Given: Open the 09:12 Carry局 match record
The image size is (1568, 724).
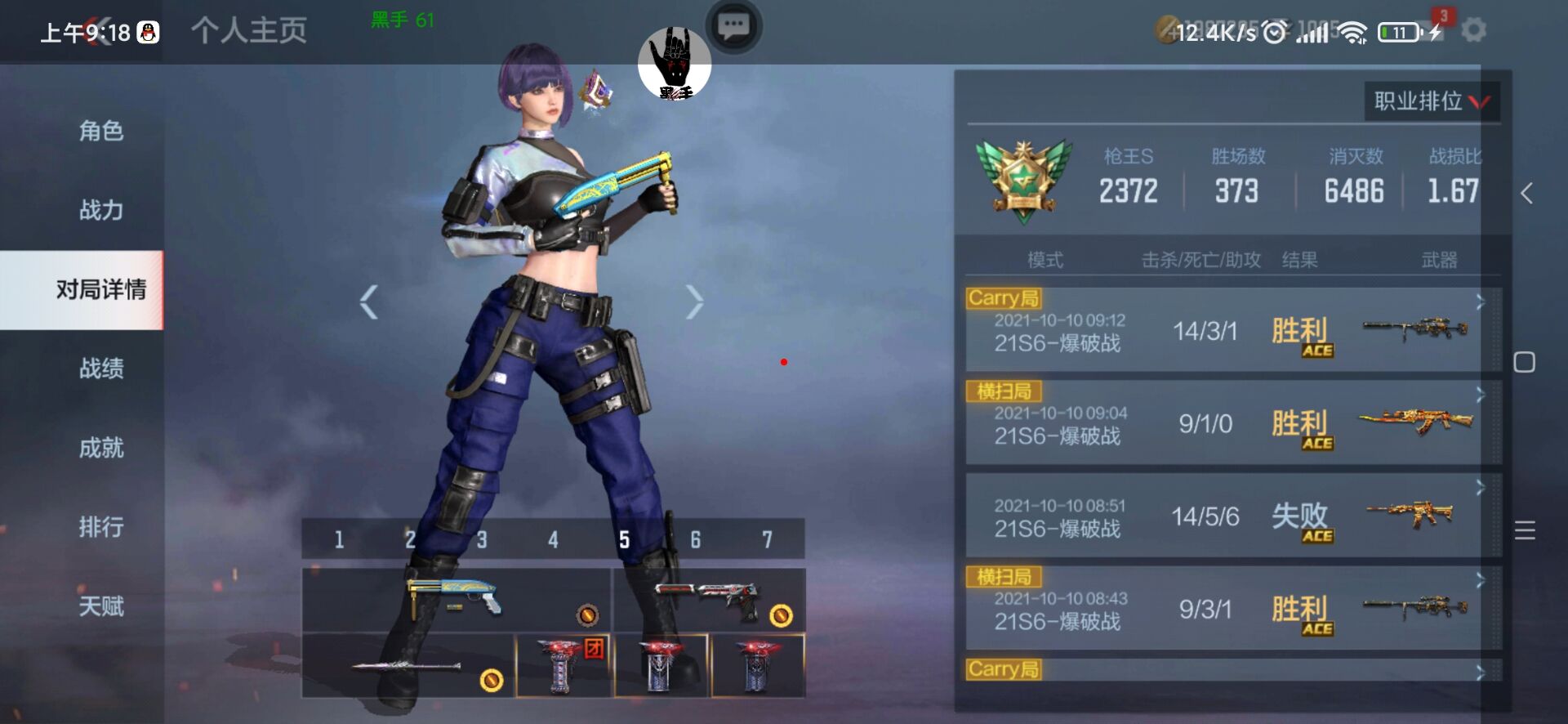Looking at the screenshot, I should (x=1232, y=332).
